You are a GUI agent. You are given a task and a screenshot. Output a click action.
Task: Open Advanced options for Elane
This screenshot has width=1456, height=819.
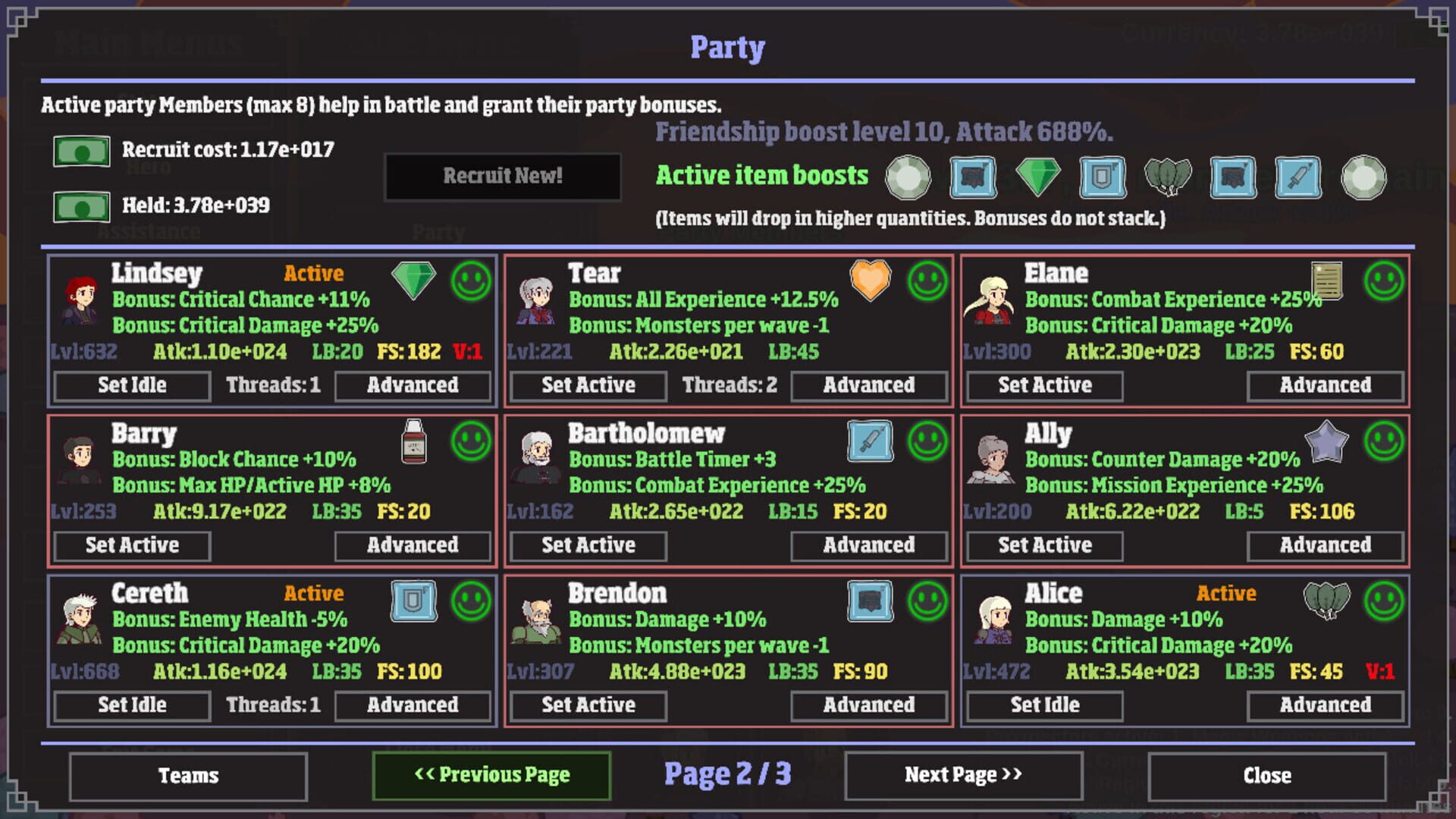click(1326, 385)
